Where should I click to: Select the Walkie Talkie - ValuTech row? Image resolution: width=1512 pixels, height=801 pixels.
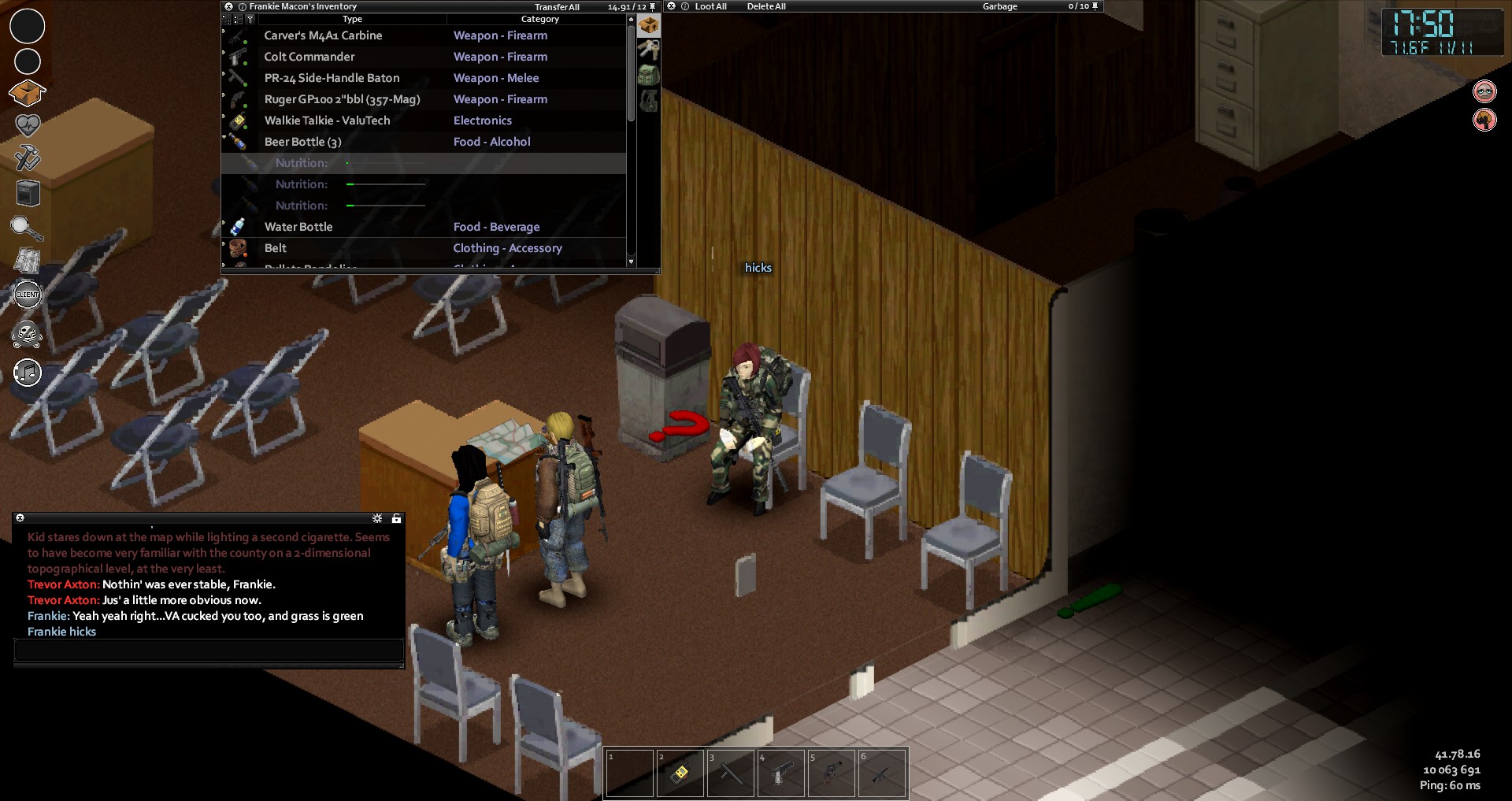coord(327,121)
